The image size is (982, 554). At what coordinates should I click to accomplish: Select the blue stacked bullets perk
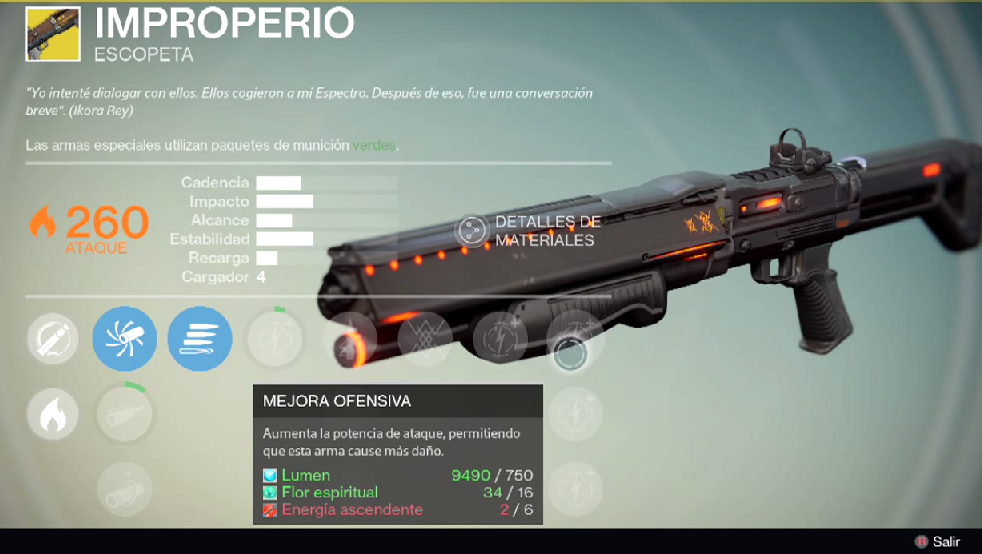point(200,338)
